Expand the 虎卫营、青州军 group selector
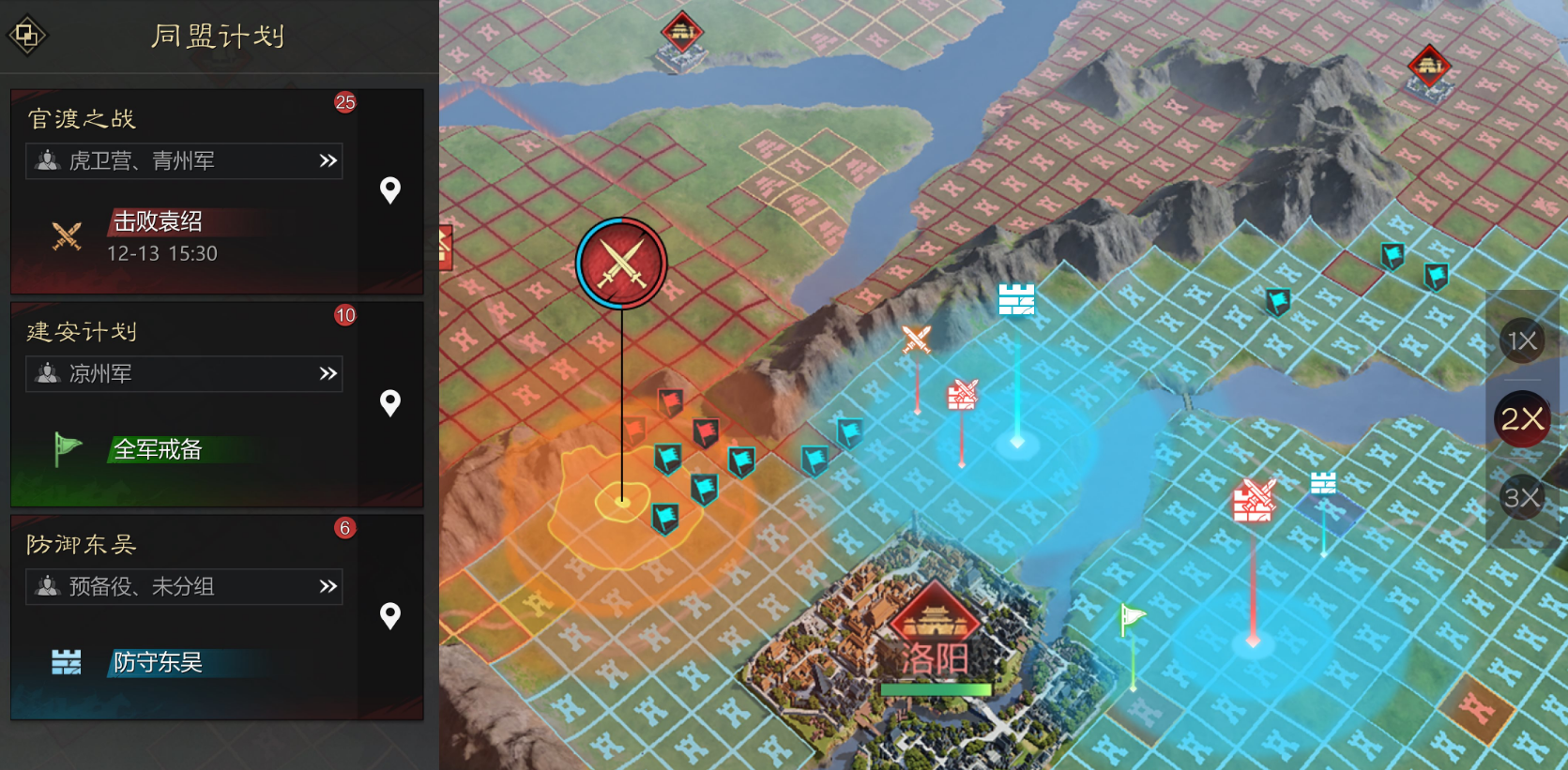Image resolution: width=1568 pixels, height=770 pixels. click(x=184, y=161)
